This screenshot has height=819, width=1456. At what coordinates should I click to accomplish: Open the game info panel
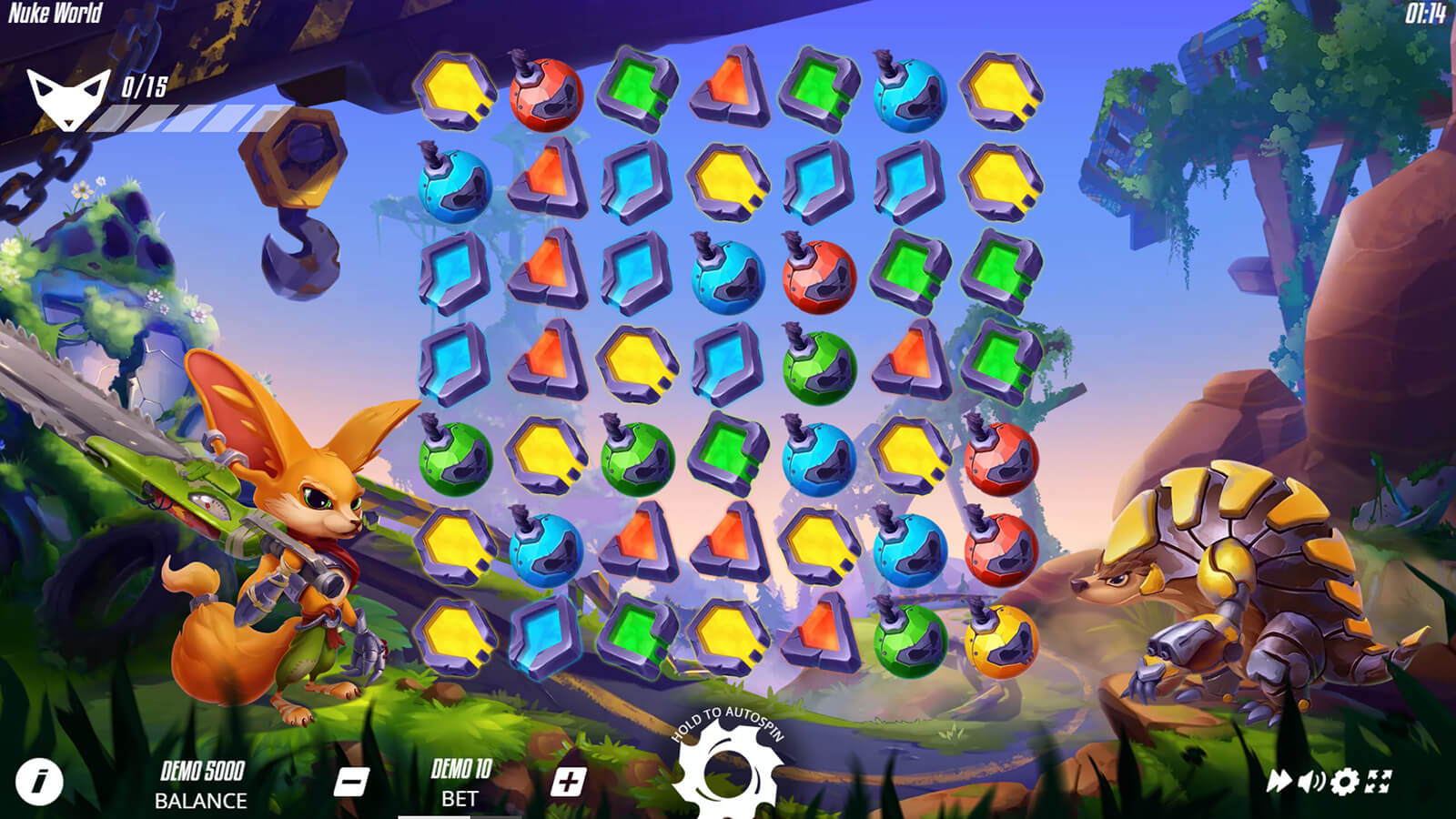coord(39,781)
